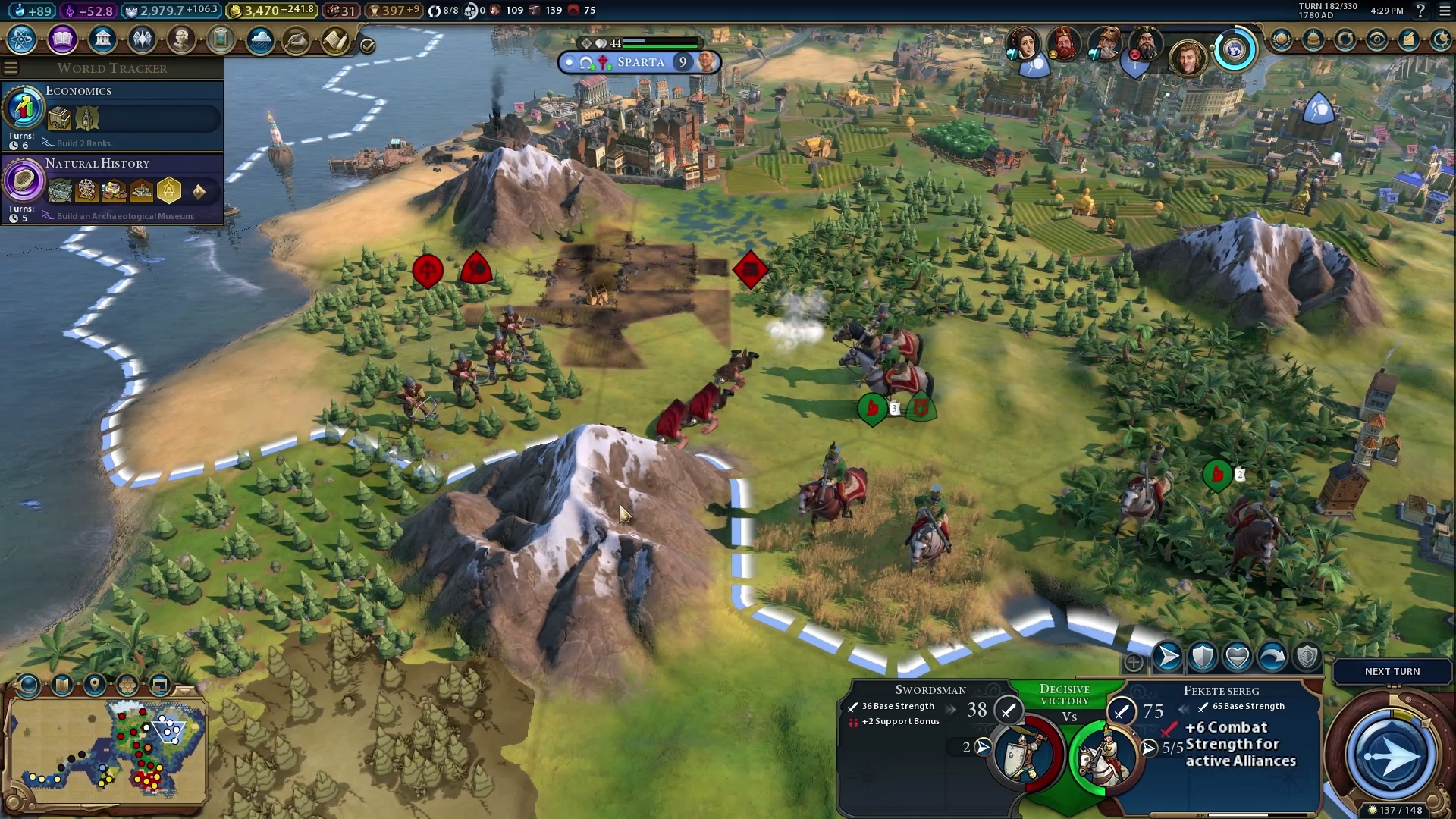Click the Next Turn button
The image size is (1456, 819).
(x=1392, y=671)
